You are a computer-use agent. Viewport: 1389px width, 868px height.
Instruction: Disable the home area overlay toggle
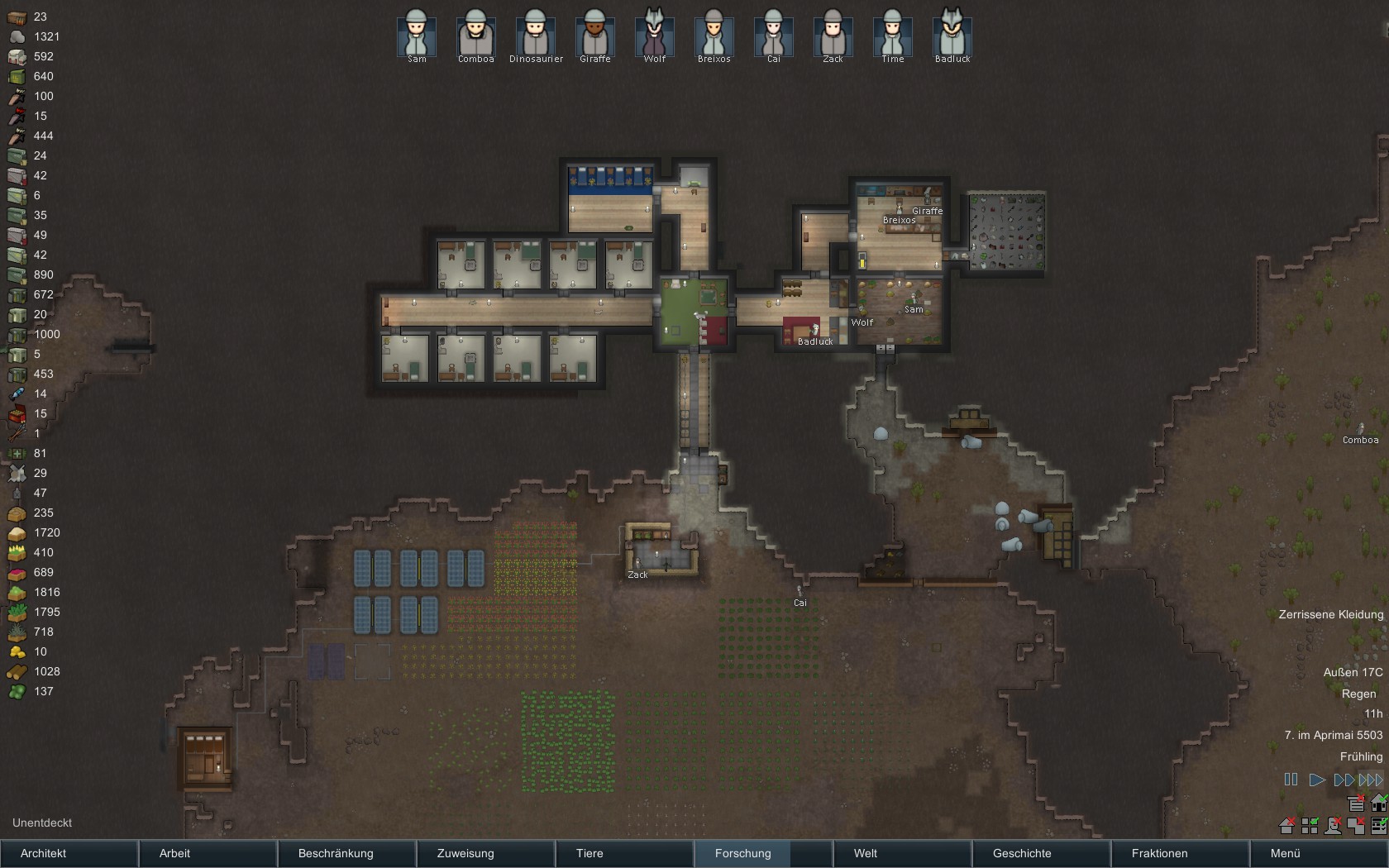coord(1286,825)
